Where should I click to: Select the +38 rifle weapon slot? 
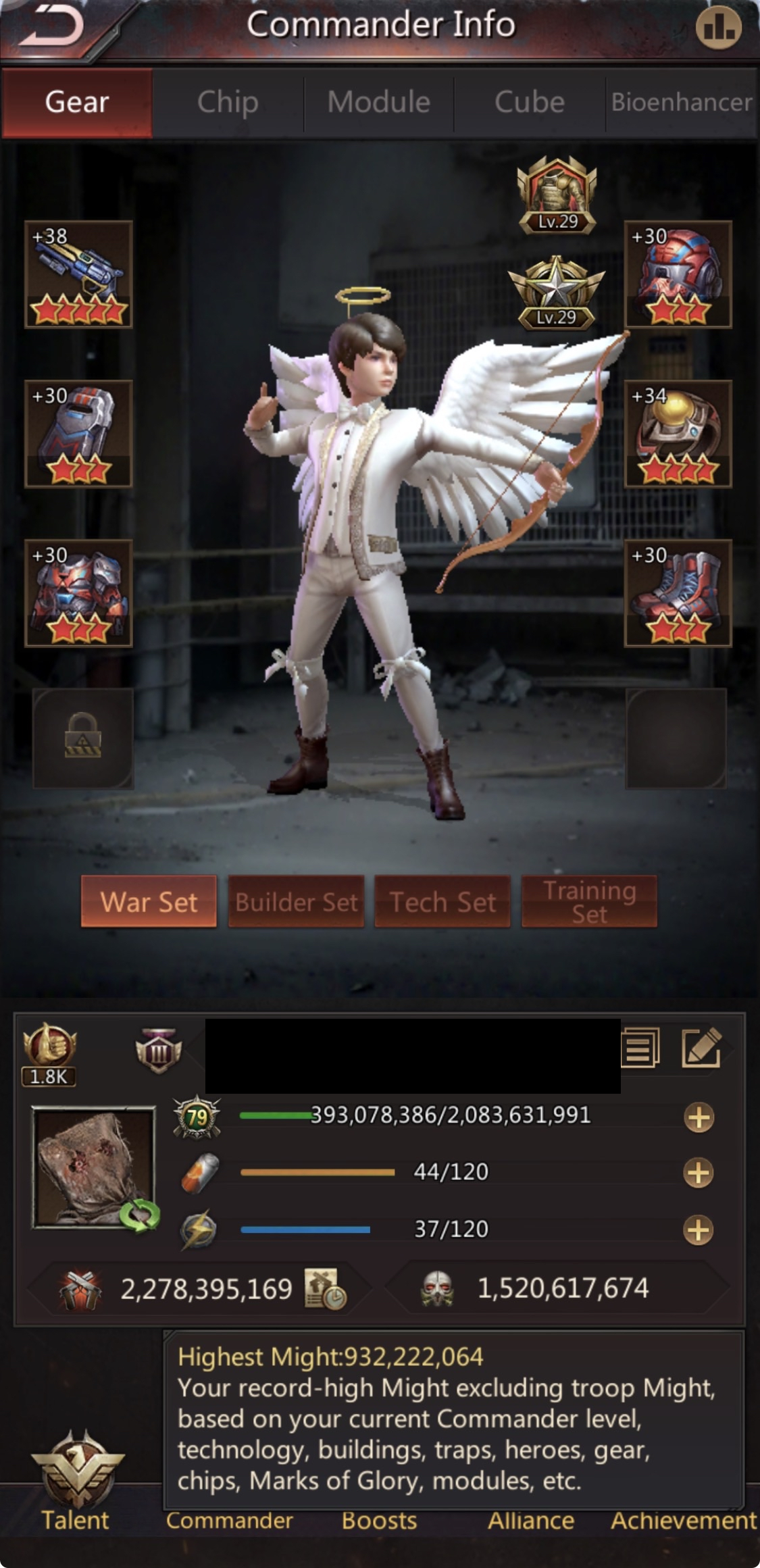click(x=78, y=274)
